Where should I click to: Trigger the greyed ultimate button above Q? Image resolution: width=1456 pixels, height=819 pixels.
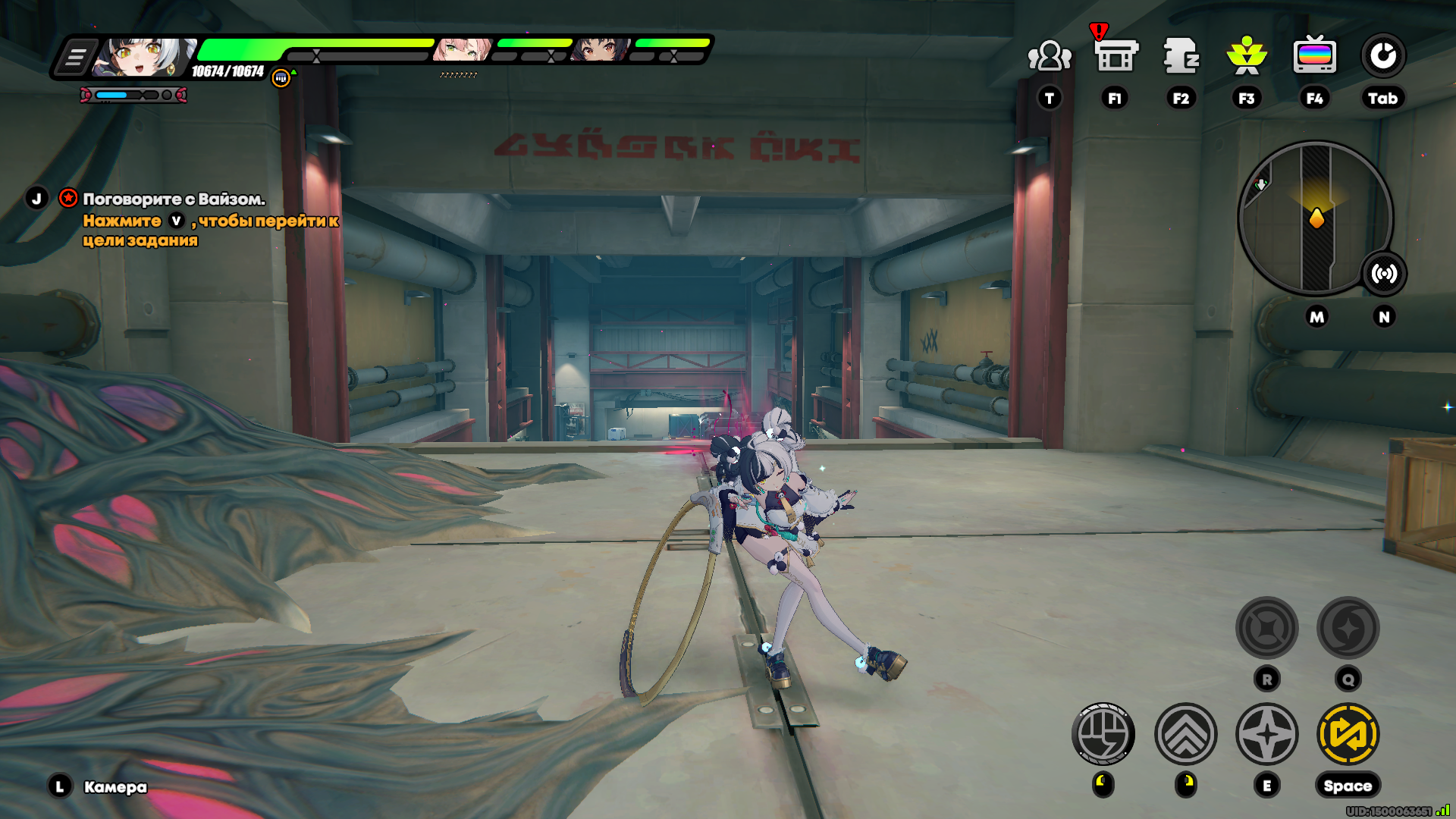click(x=1348, y=628)
